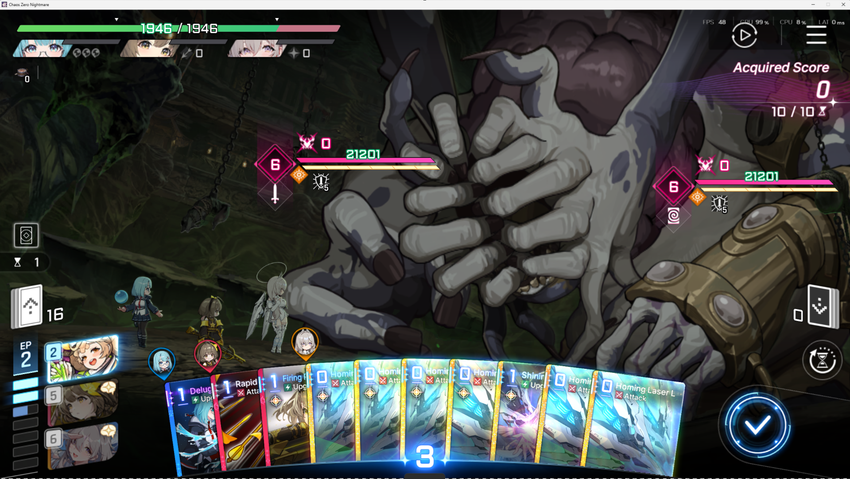Screen dimensions: 850x479
Task: Toggle the auto-play battle button
Action: (x=744, y=35)
